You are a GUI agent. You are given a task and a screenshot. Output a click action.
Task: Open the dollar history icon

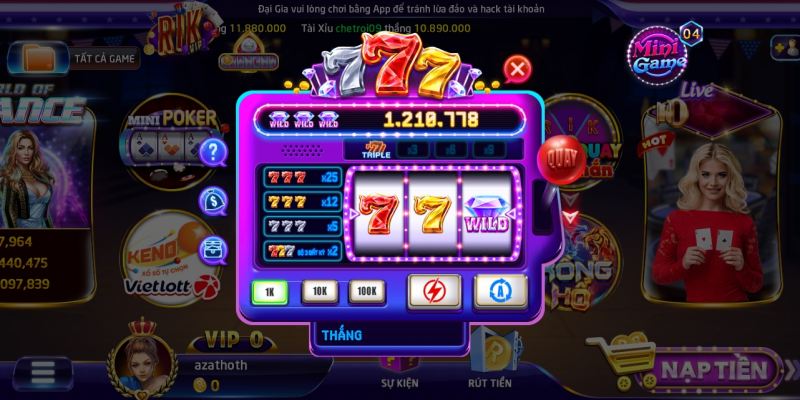click(x=212, y=201)
